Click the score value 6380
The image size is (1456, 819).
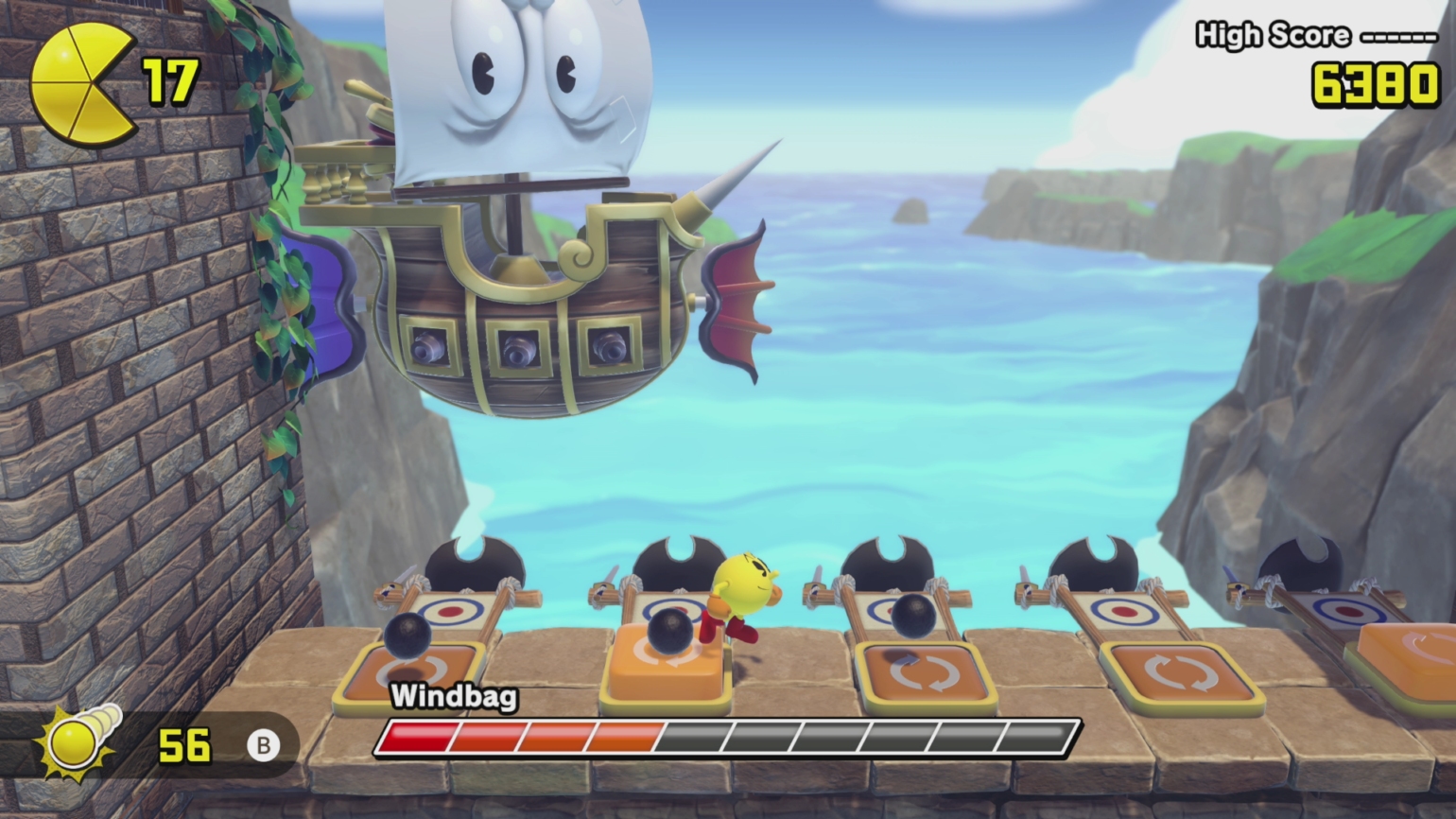click(1373, 85)
